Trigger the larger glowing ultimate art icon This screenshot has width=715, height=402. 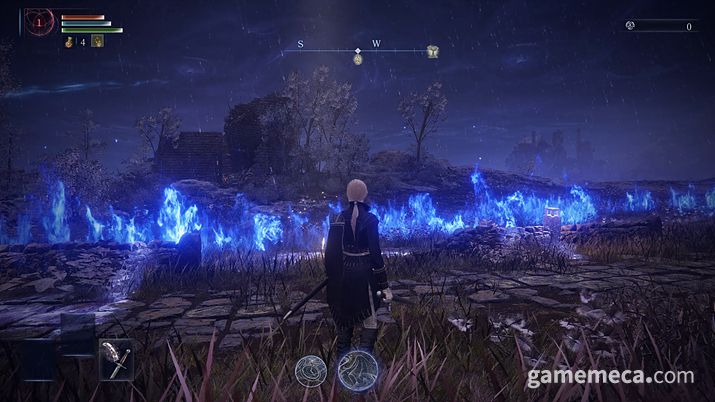tap(354, 369)
